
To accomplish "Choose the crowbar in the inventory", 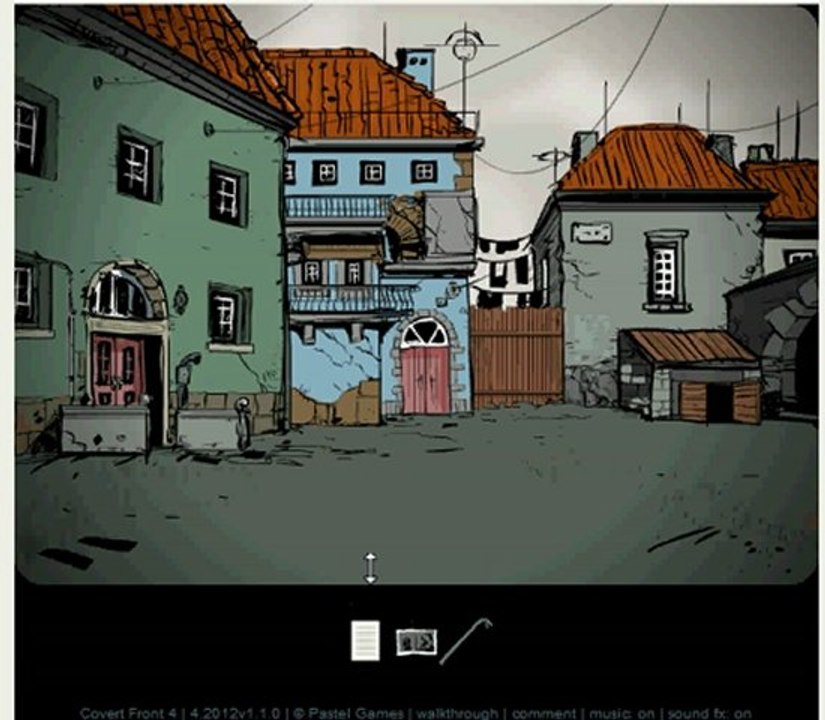I will coord(465,640).
